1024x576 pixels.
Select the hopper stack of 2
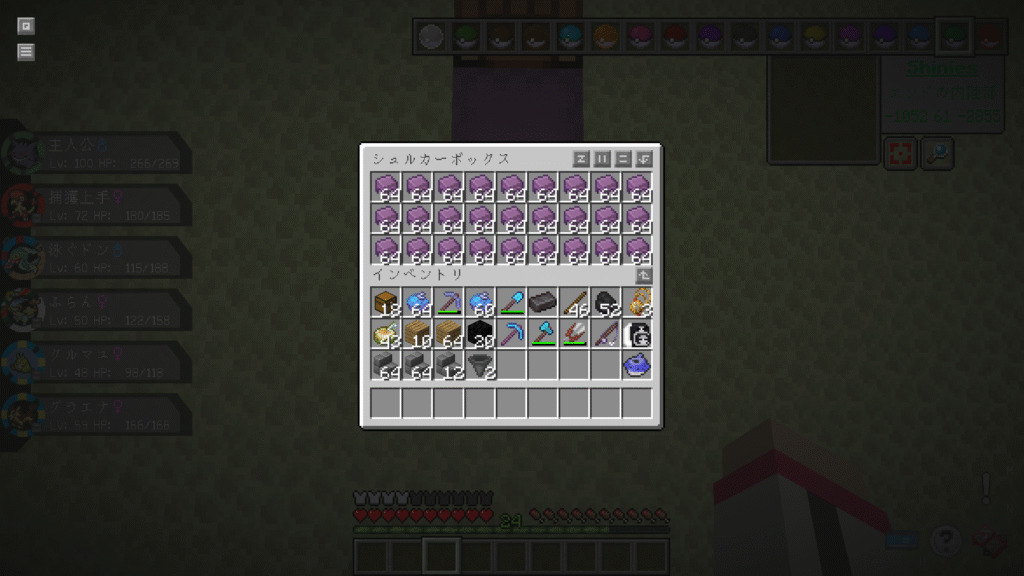(x=481, y=365)
